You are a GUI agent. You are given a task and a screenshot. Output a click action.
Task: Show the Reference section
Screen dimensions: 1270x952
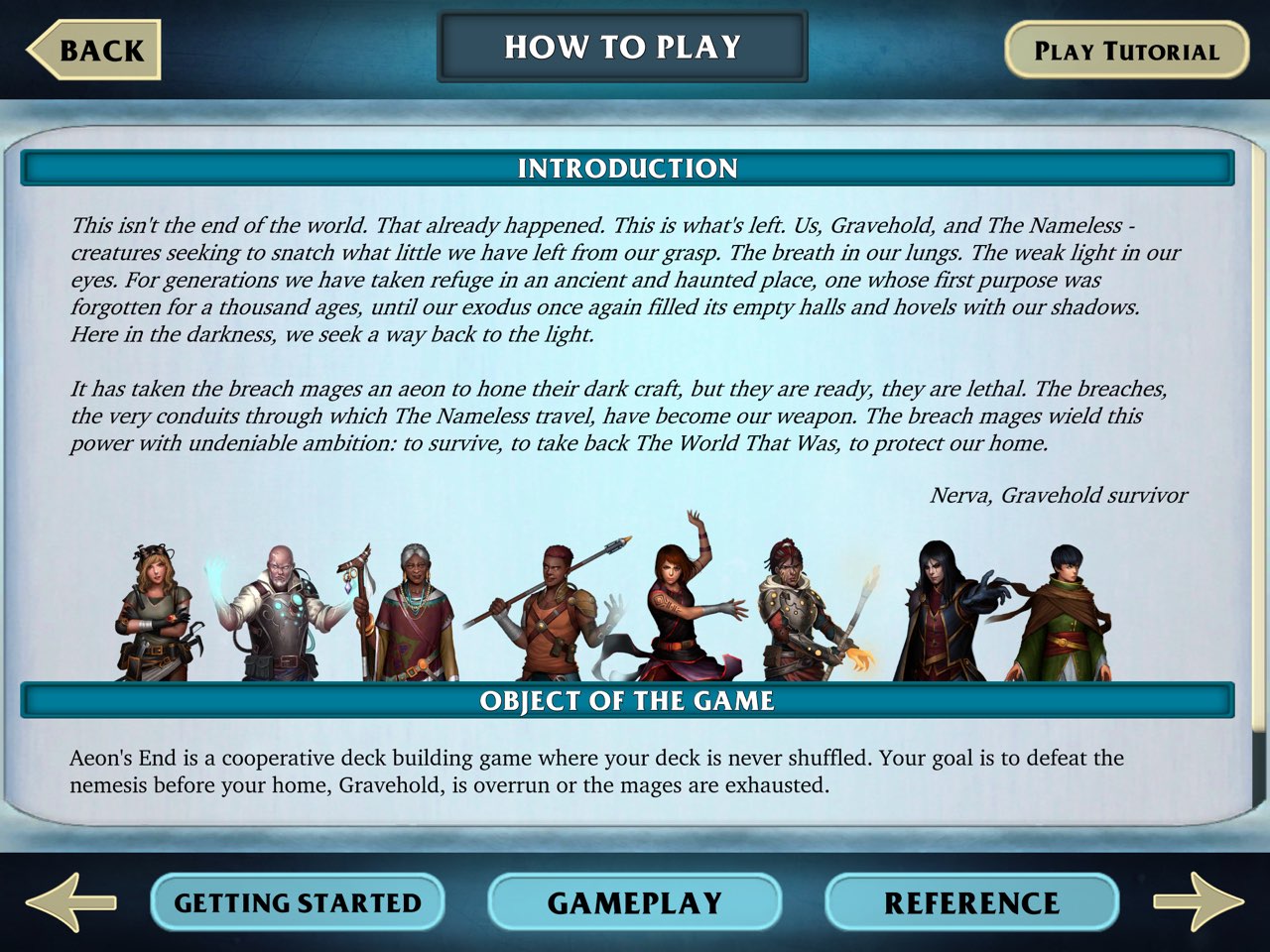pos(971,902)
